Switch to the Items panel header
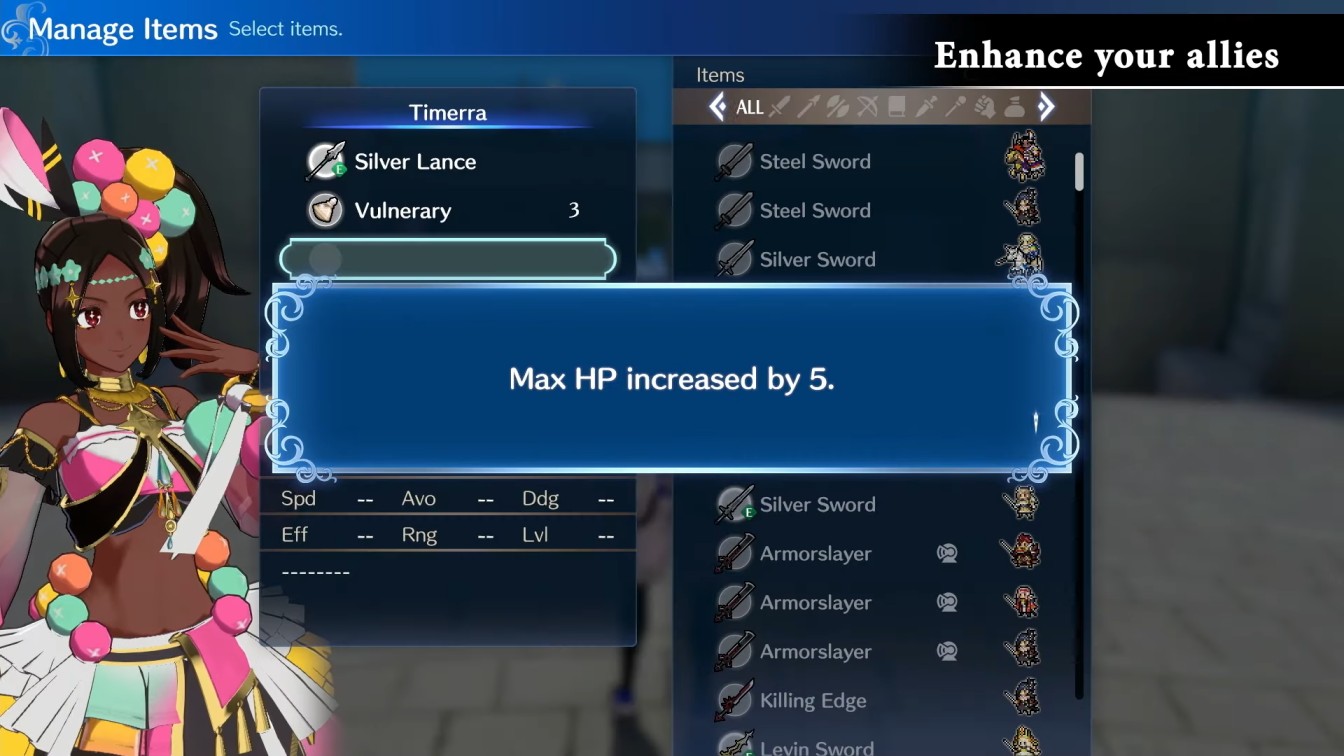1344x756 pixels. click(719, 74)
